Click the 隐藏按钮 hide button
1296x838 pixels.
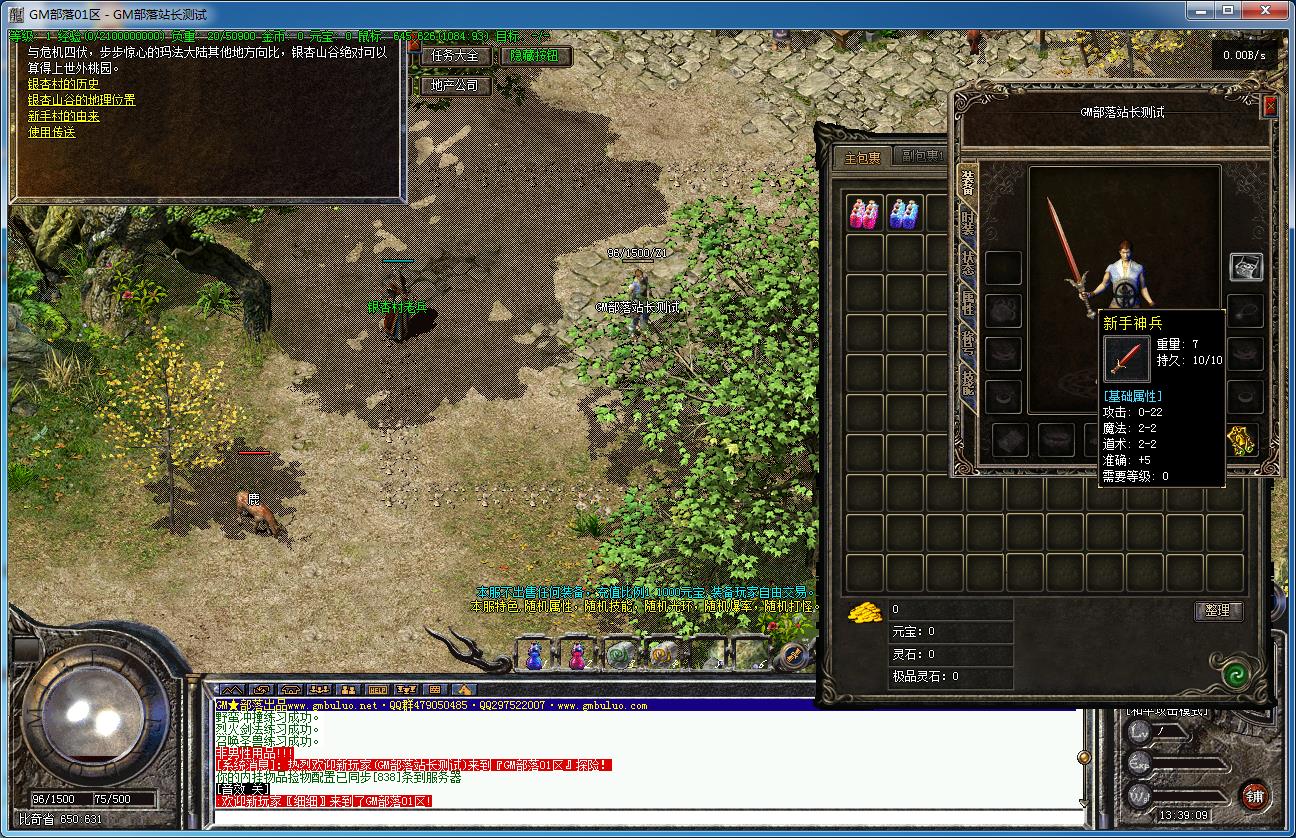tap(535, 56)
